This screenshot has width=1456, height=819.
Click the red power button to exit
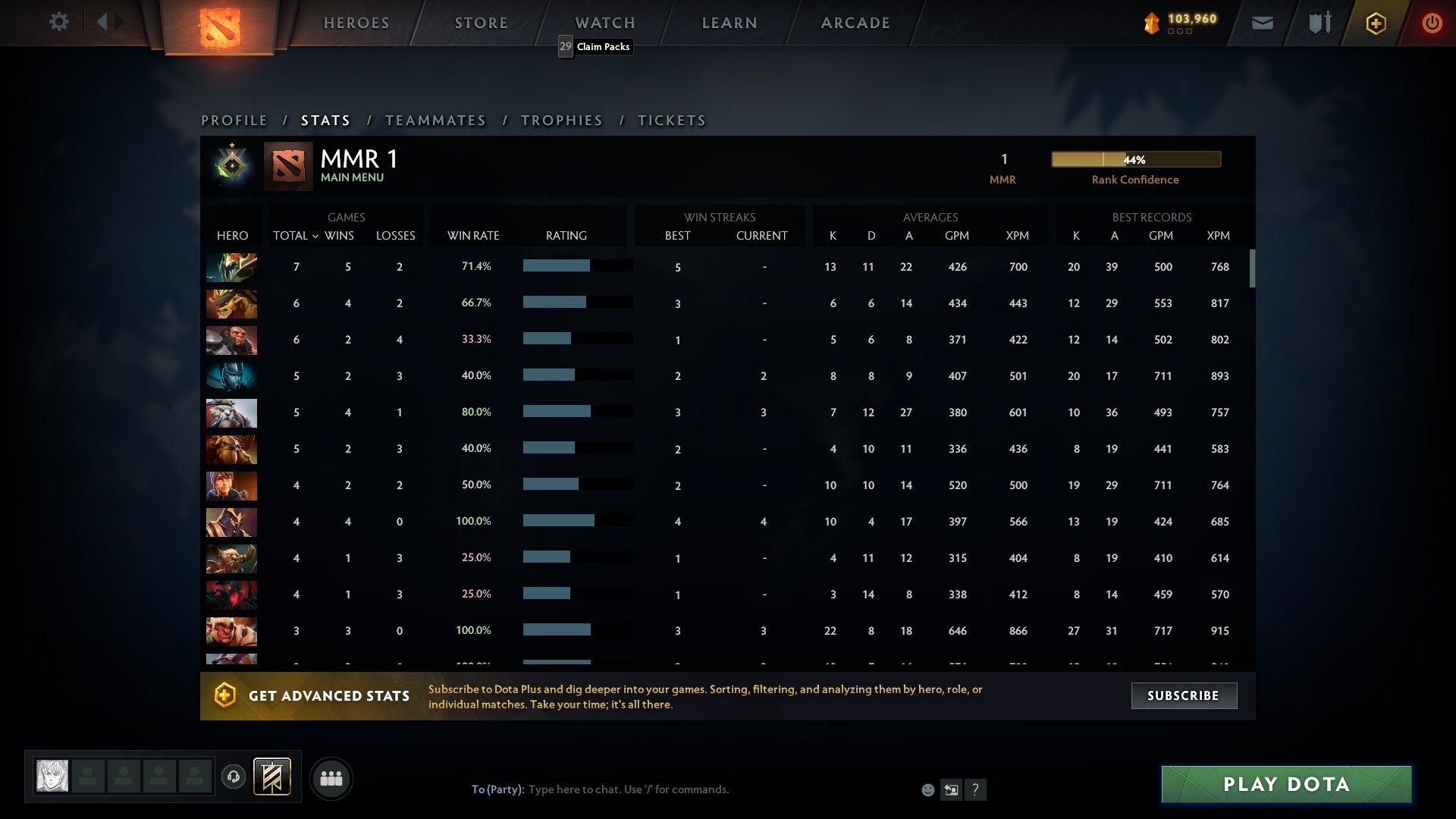click(1432, 23)
